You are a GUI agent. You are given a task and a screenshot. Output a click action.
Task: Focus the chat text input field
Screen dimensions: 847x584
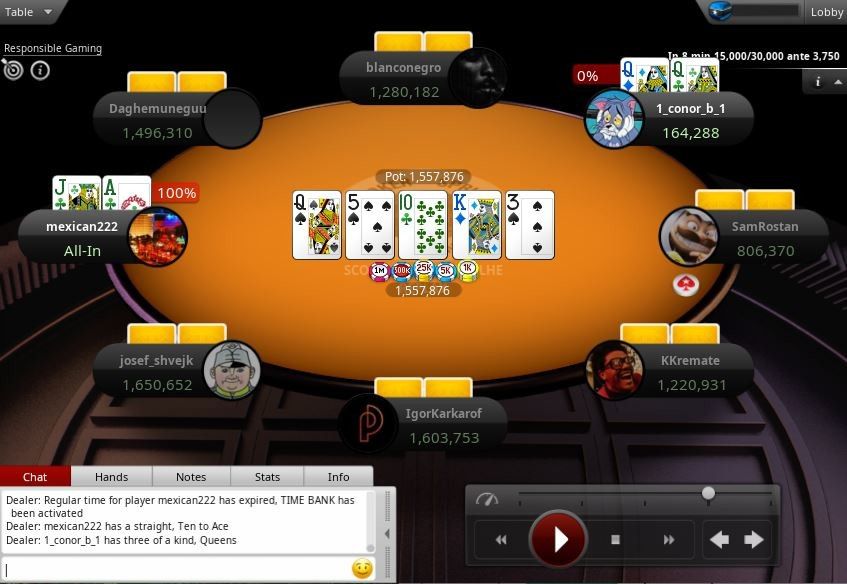175,569
